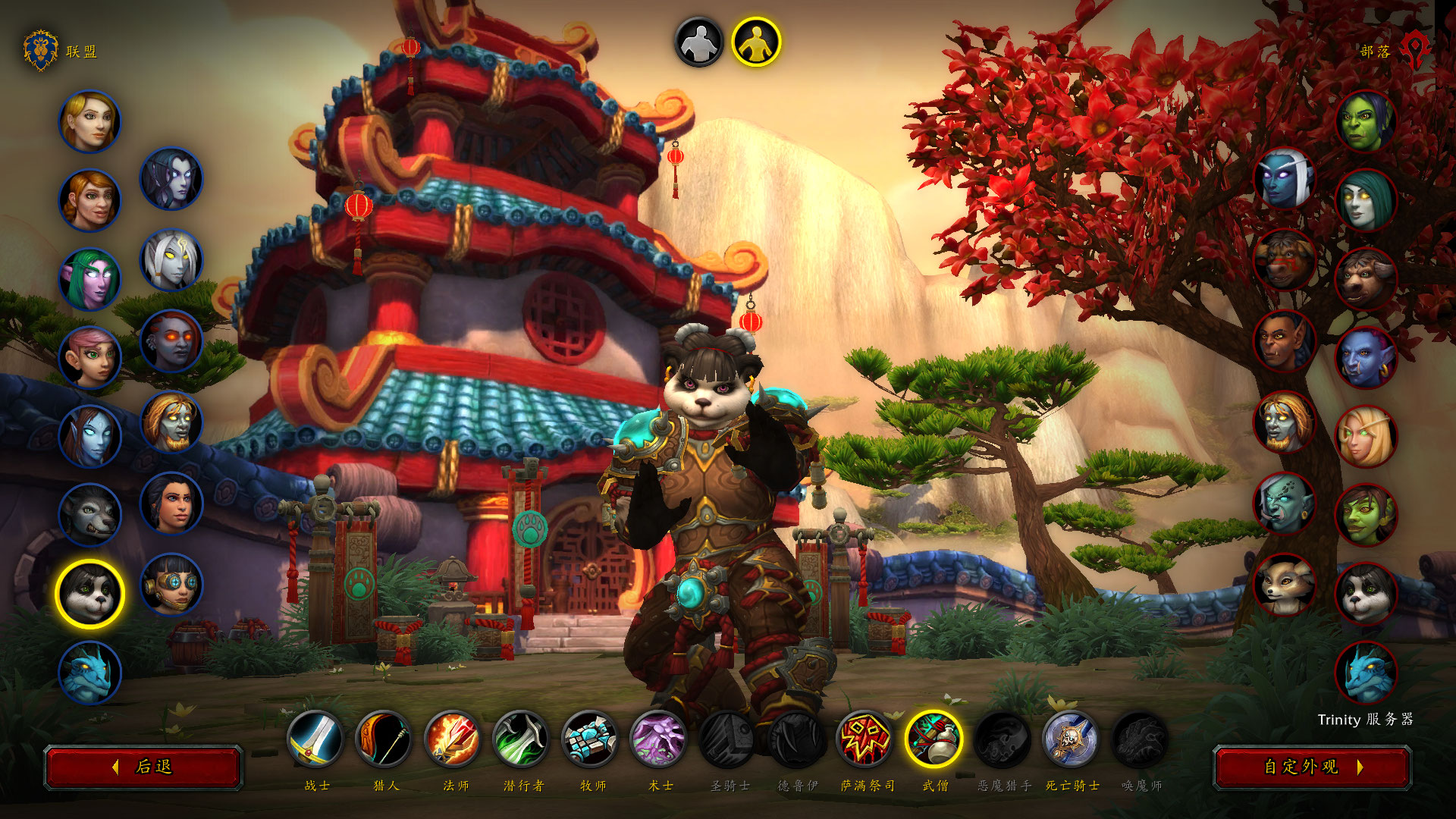This screenshot has height=819, width=1456.
Task: Choose the 牧师 priest class icon
Action: [591, 739]
